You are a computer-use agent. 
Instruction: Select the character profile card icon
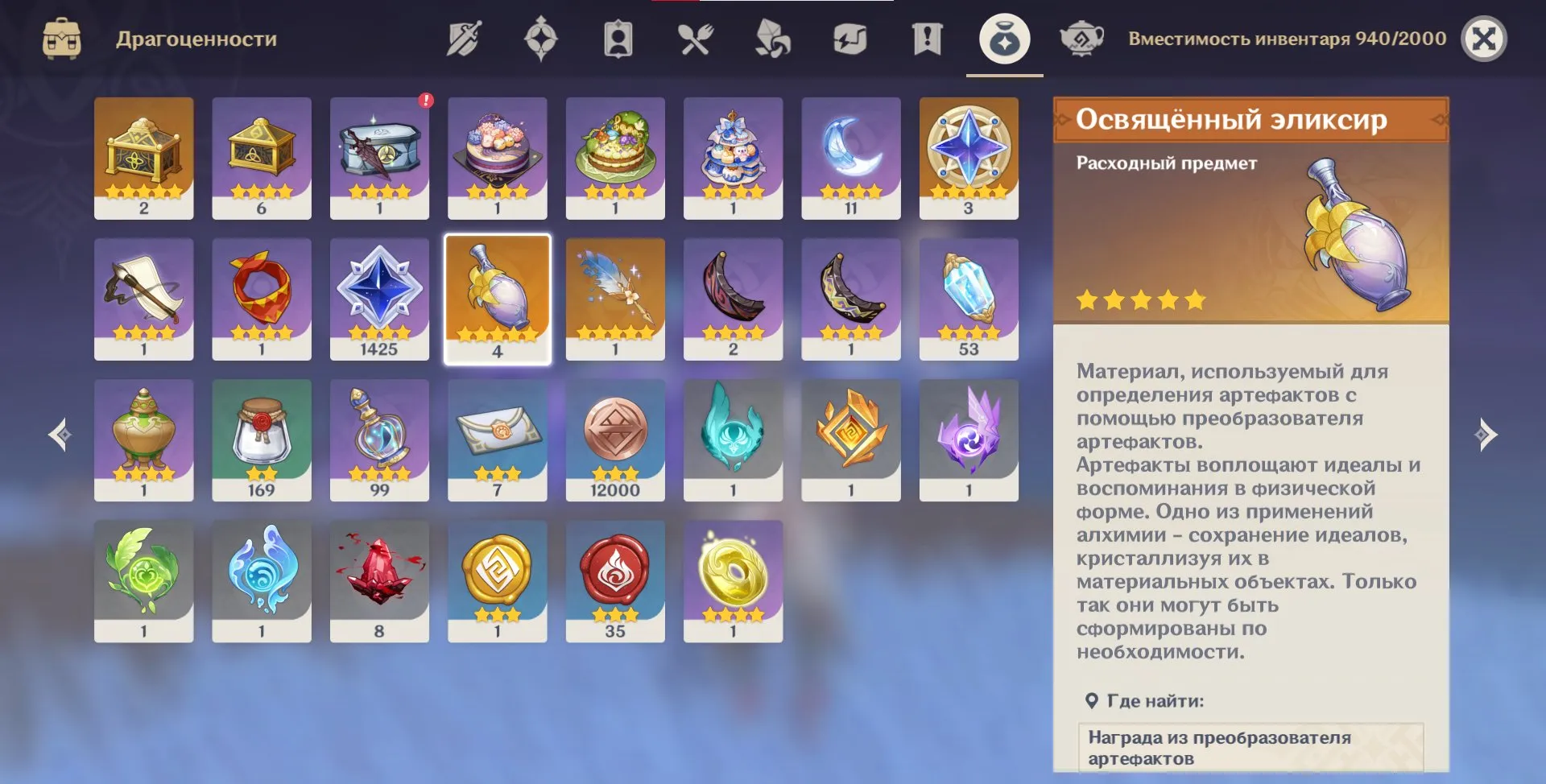click(618, 36)
